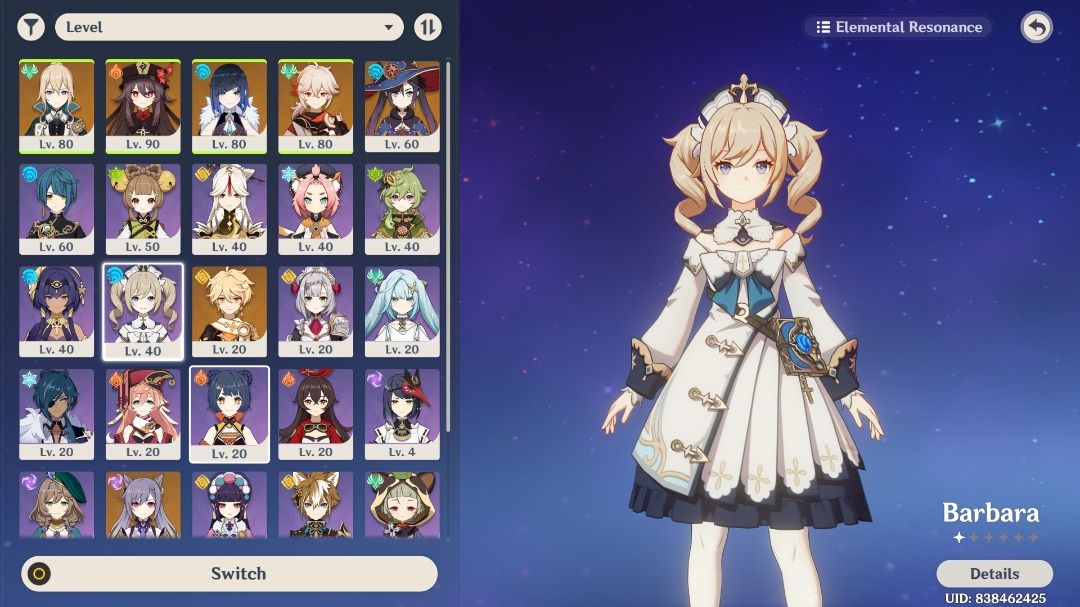Select Hu Tao's Lv. 90 portrait
This screenshot has height=607, width=1080.
(143, 104)
